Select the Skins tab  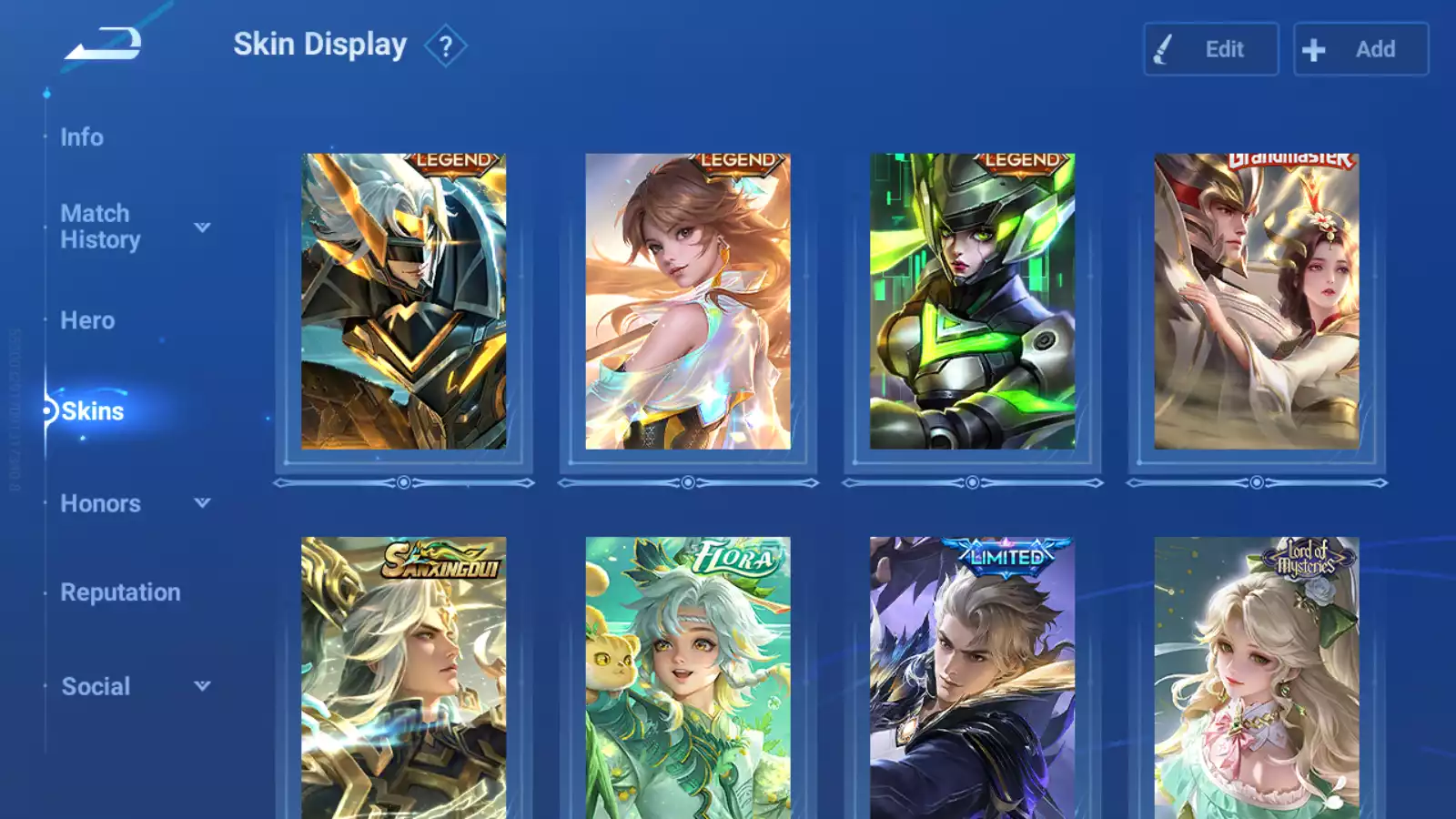[92, 411]
